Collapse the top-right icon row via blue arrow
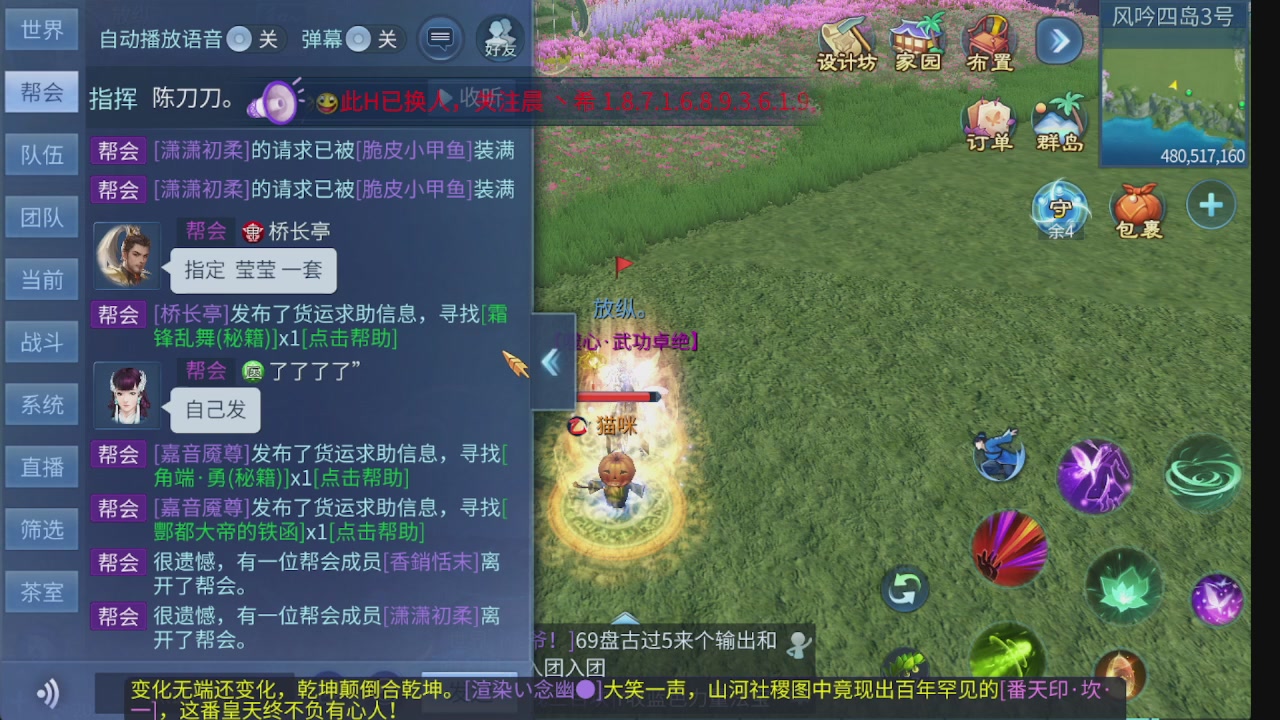 [1058, 42]
